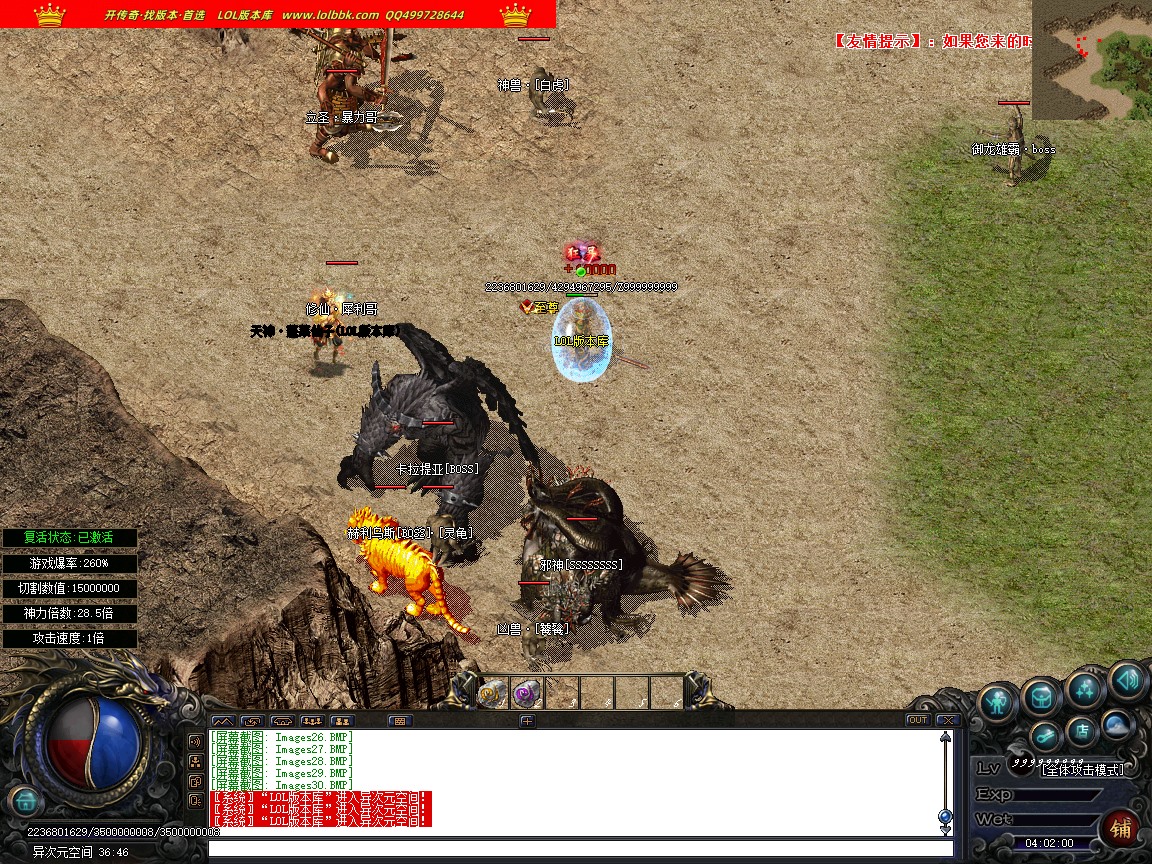This screenshot has width=1152, height=864.
Task: Open the character status button
Action: tap(997, 701)
